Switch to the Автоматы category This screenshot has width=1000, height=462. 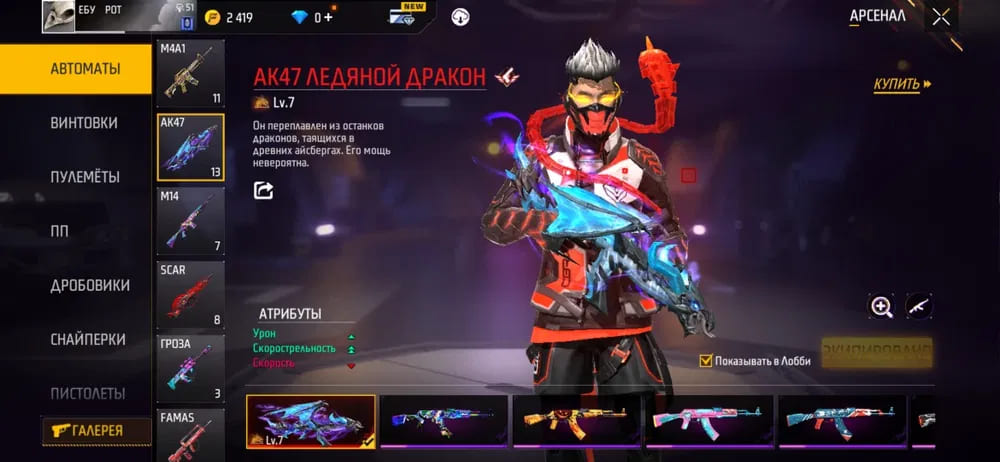coord(76,69)
